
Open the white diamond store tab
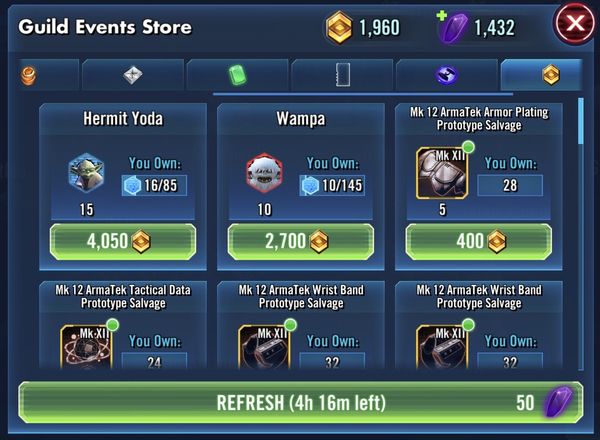(x=133, y=74)
